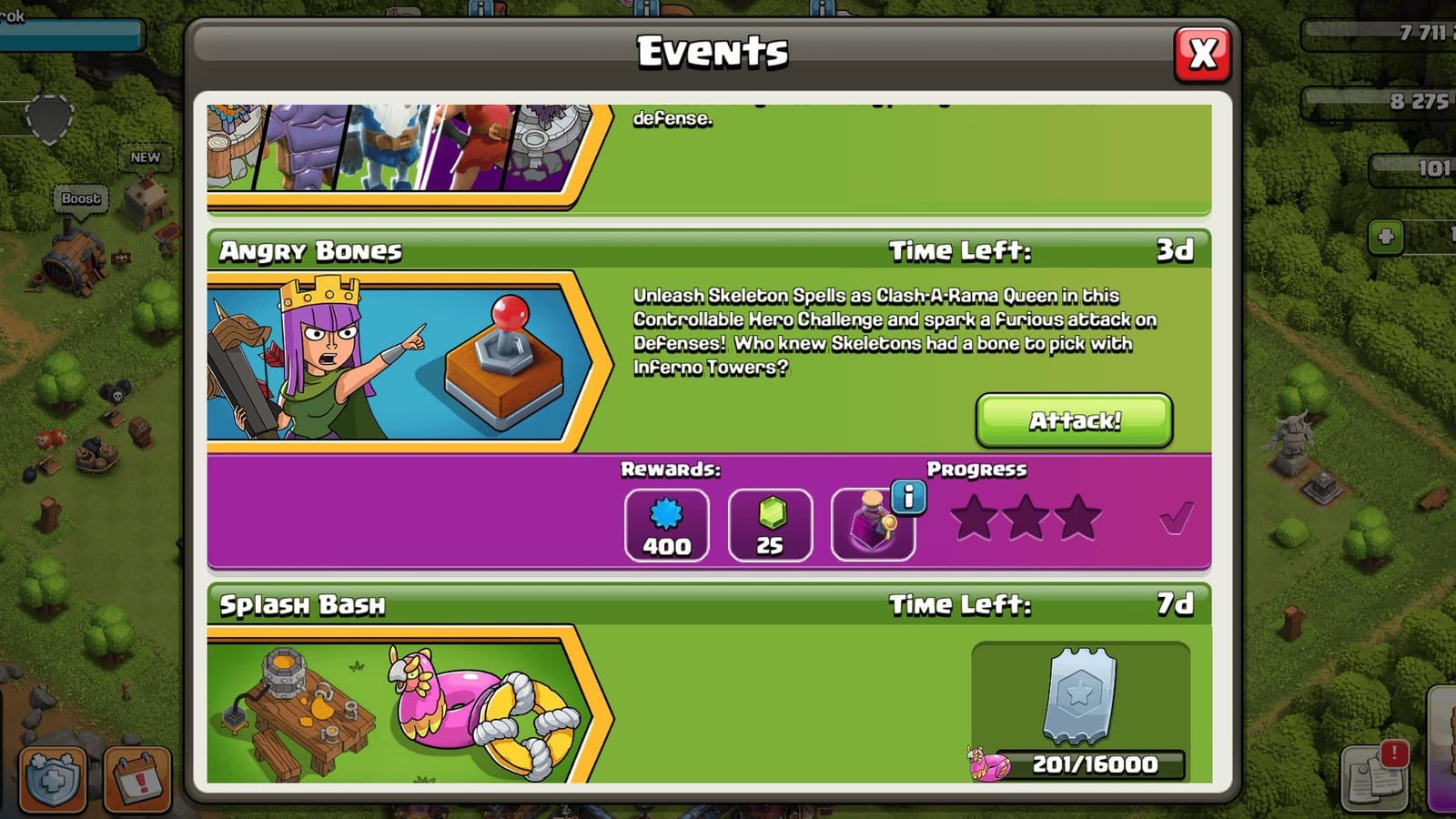The width and height of the screenshot is (1456, 819).
Task: Tap the info badge on the potion reward
Action: tap(908, 497)
